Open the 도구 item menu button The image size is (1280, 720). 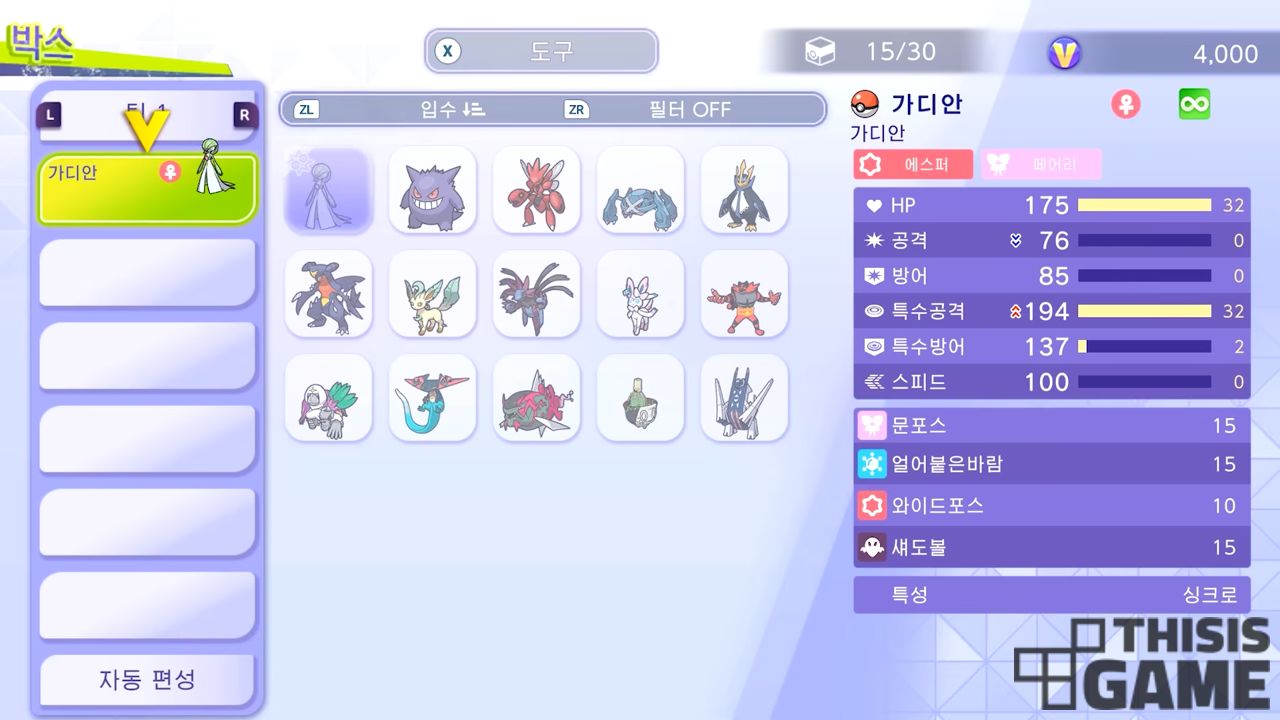tap(541, 51)
